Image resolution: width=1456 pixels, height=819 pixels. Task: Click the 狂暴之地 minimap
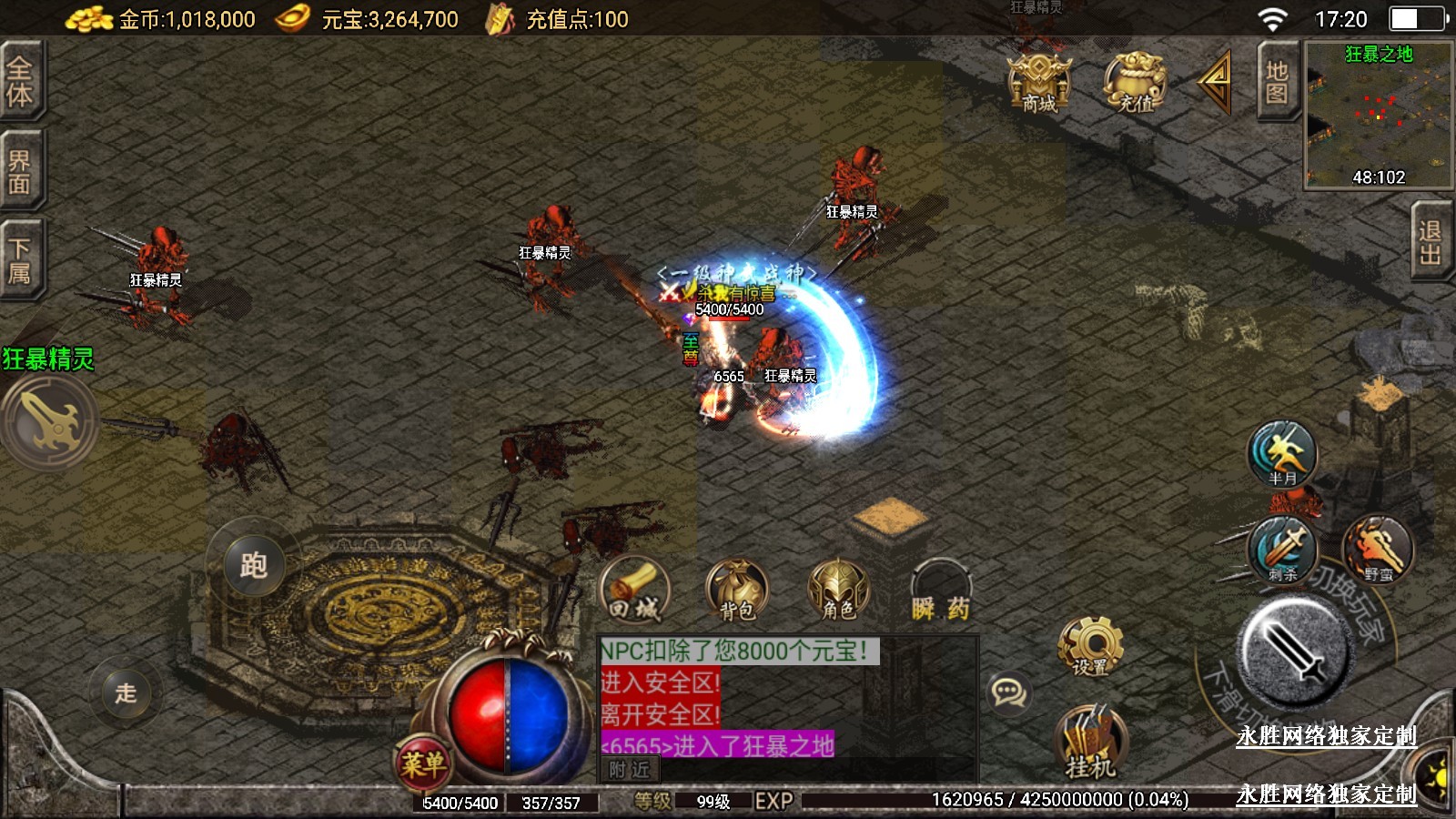1378,116
